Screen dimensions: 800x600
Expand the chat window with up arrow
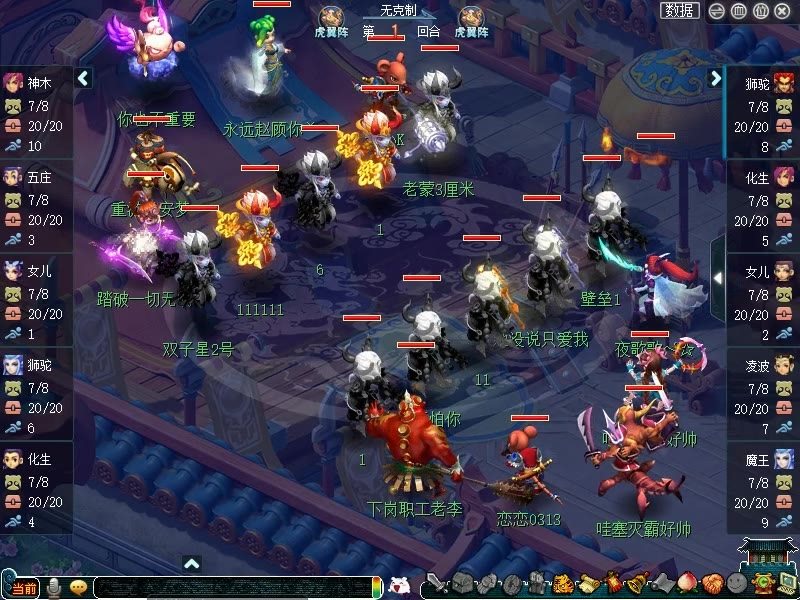click(x=192, y=564)
